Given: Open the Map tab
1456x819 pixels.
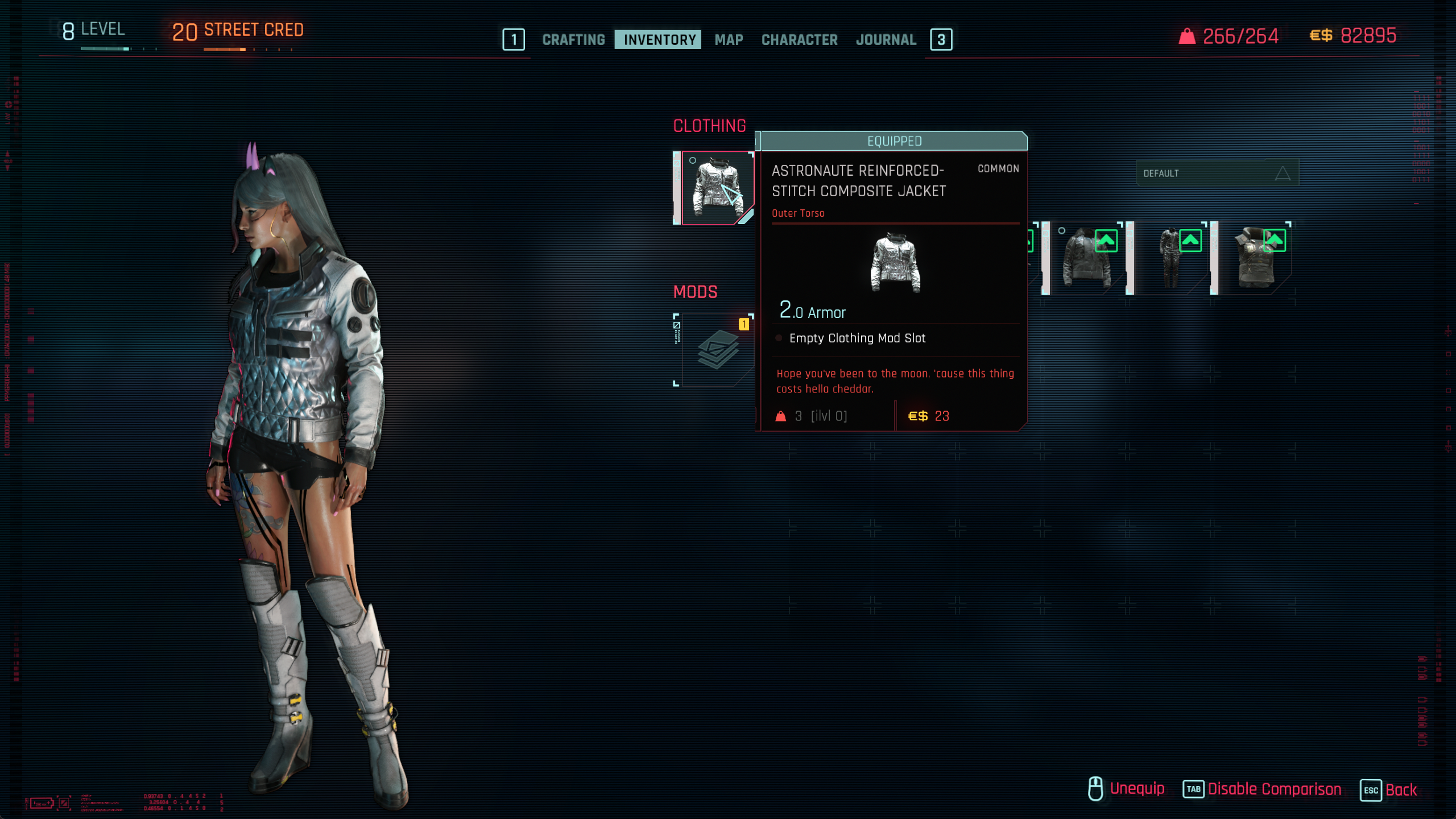Looking at the screenshot, I should click(x=729, y=40).
